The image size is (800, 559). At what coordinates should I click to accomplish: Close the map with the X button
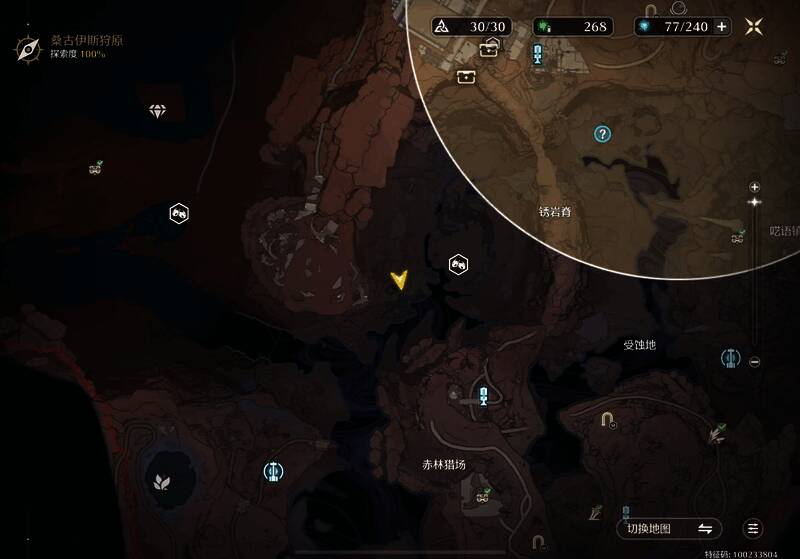point(754,27)
